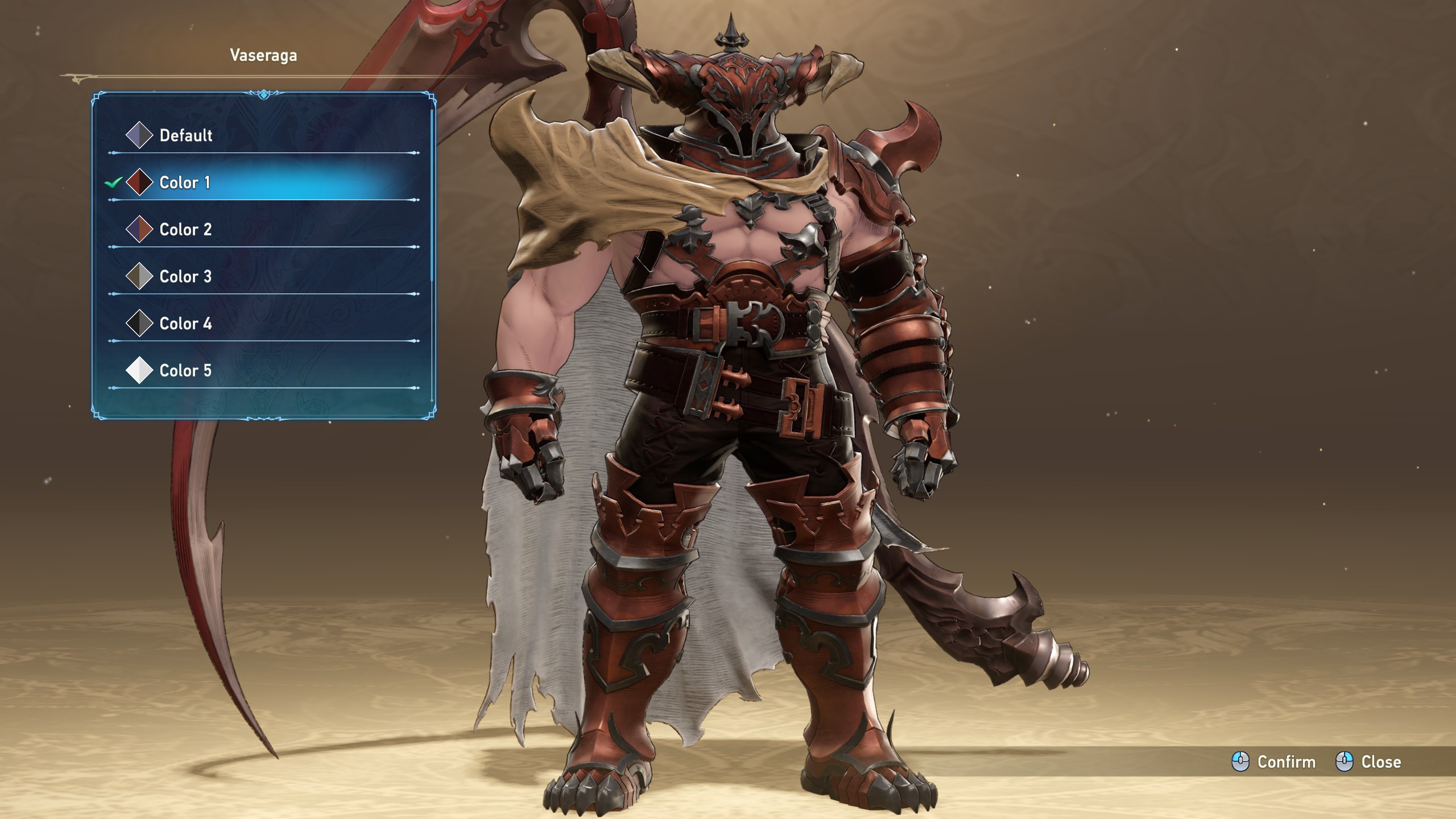Image resolution: width=1456 pixels, height=819 pixels.
Task: Confirm the color selection
Action: (x=1274, y=762)
